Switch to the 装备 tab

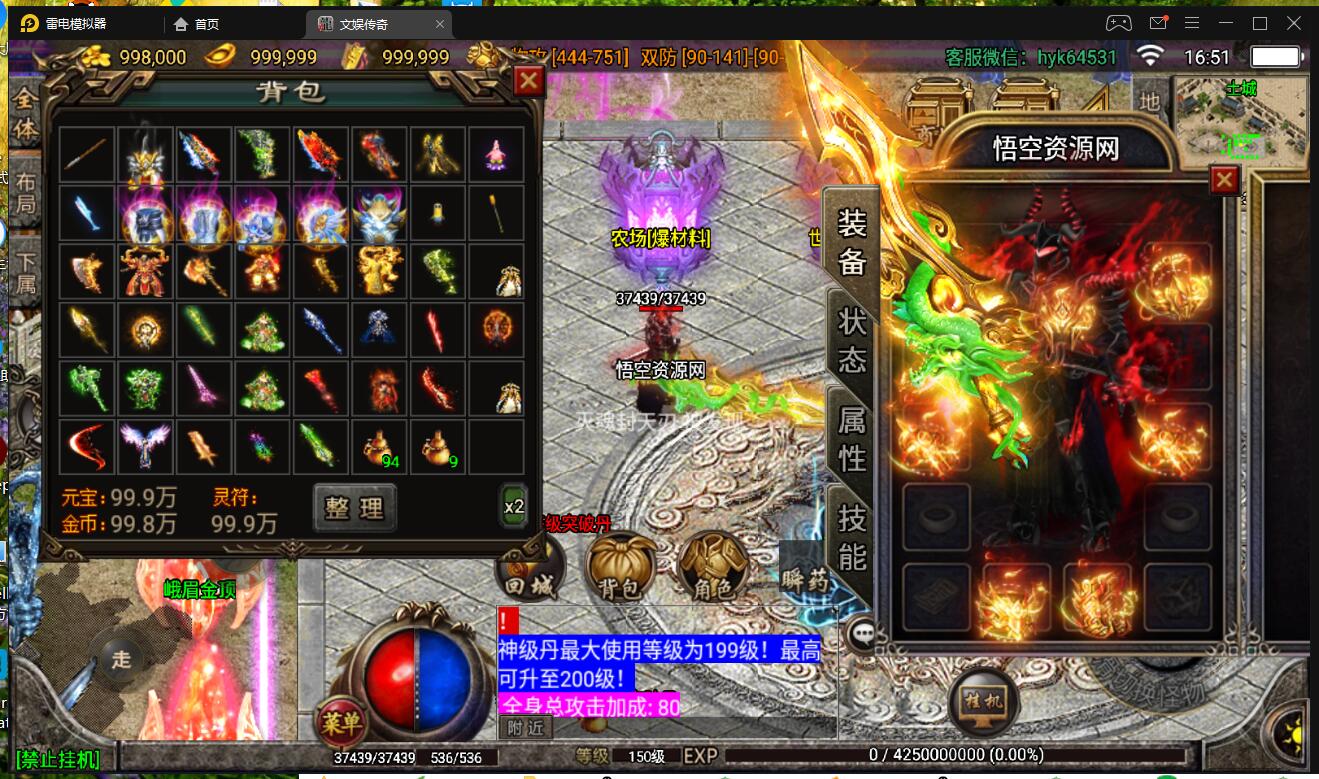[x=852, y=241]
